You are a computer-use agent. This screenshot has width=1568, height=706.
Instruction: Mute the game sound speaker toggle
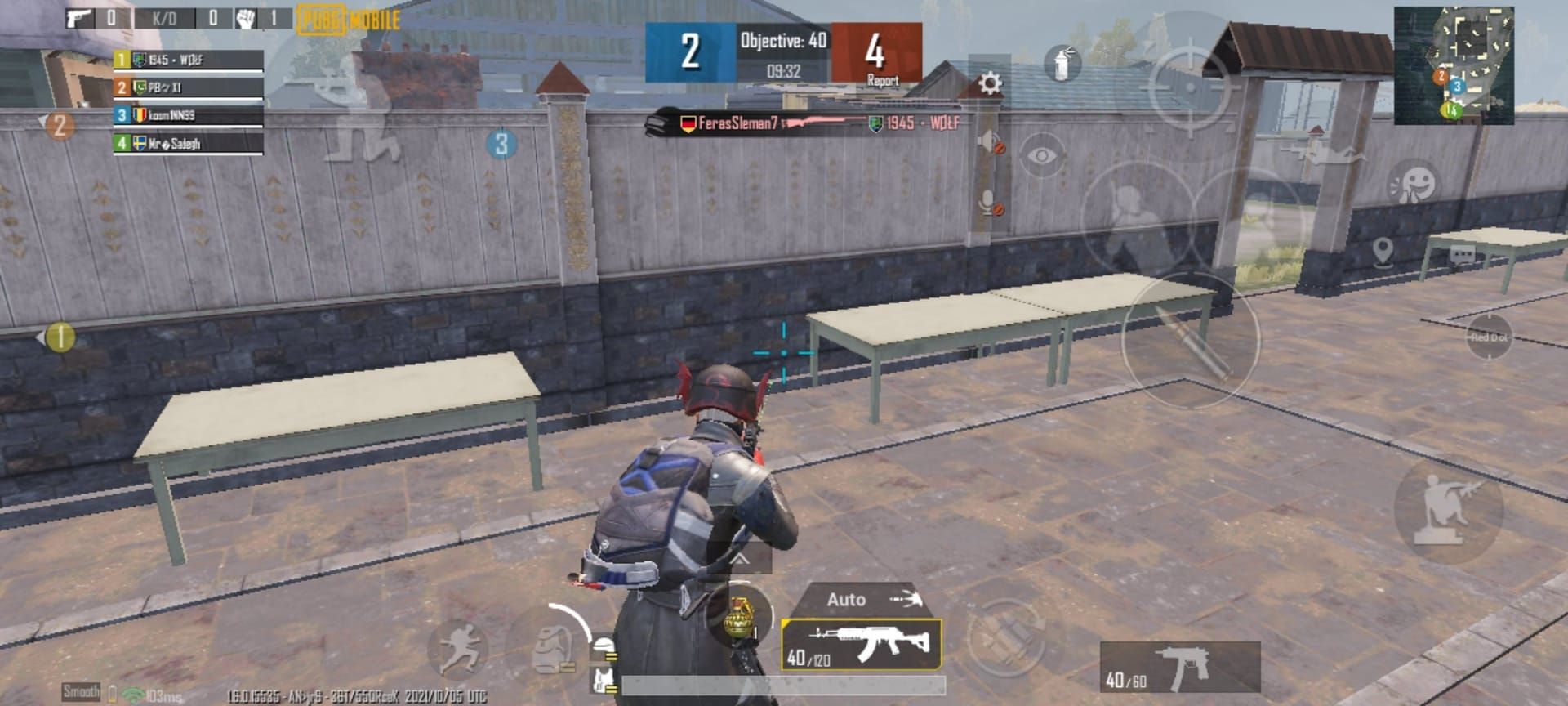(987, 139)
